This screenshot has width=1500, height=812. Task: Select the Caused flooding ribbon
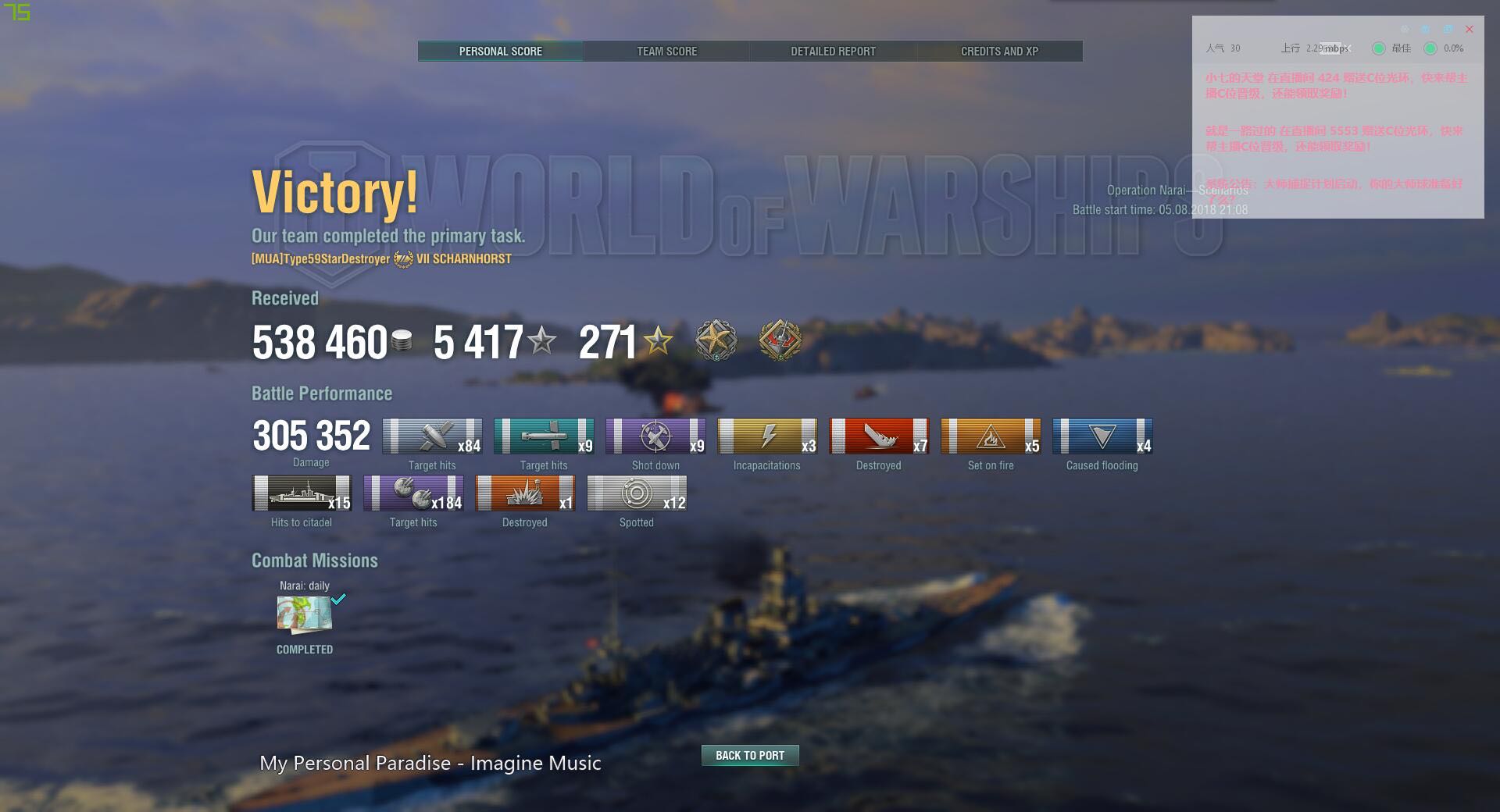click(x=1102, y=436)
